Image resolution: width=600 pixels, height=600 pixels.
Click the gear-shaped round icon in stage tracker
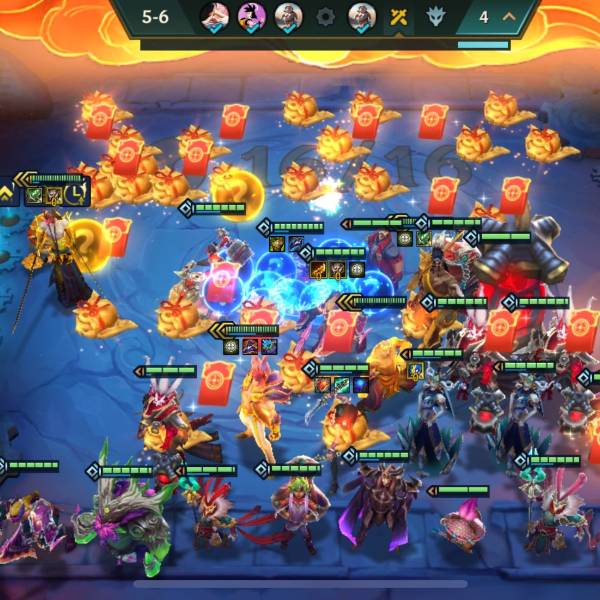click(x=324, y=17)
